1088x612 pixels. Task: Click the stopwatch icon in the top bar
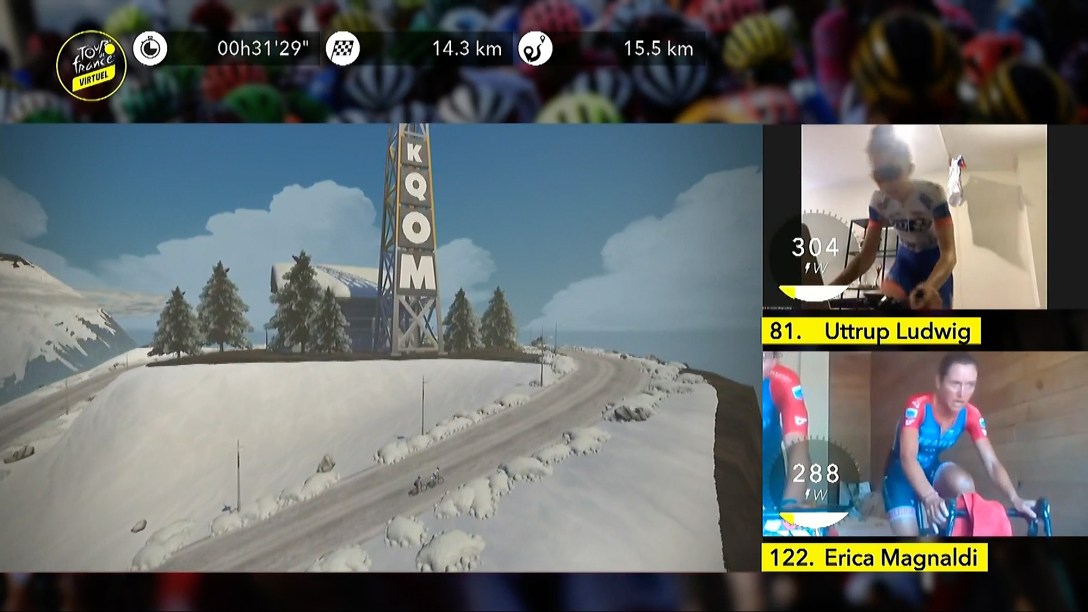click(150, 48)
